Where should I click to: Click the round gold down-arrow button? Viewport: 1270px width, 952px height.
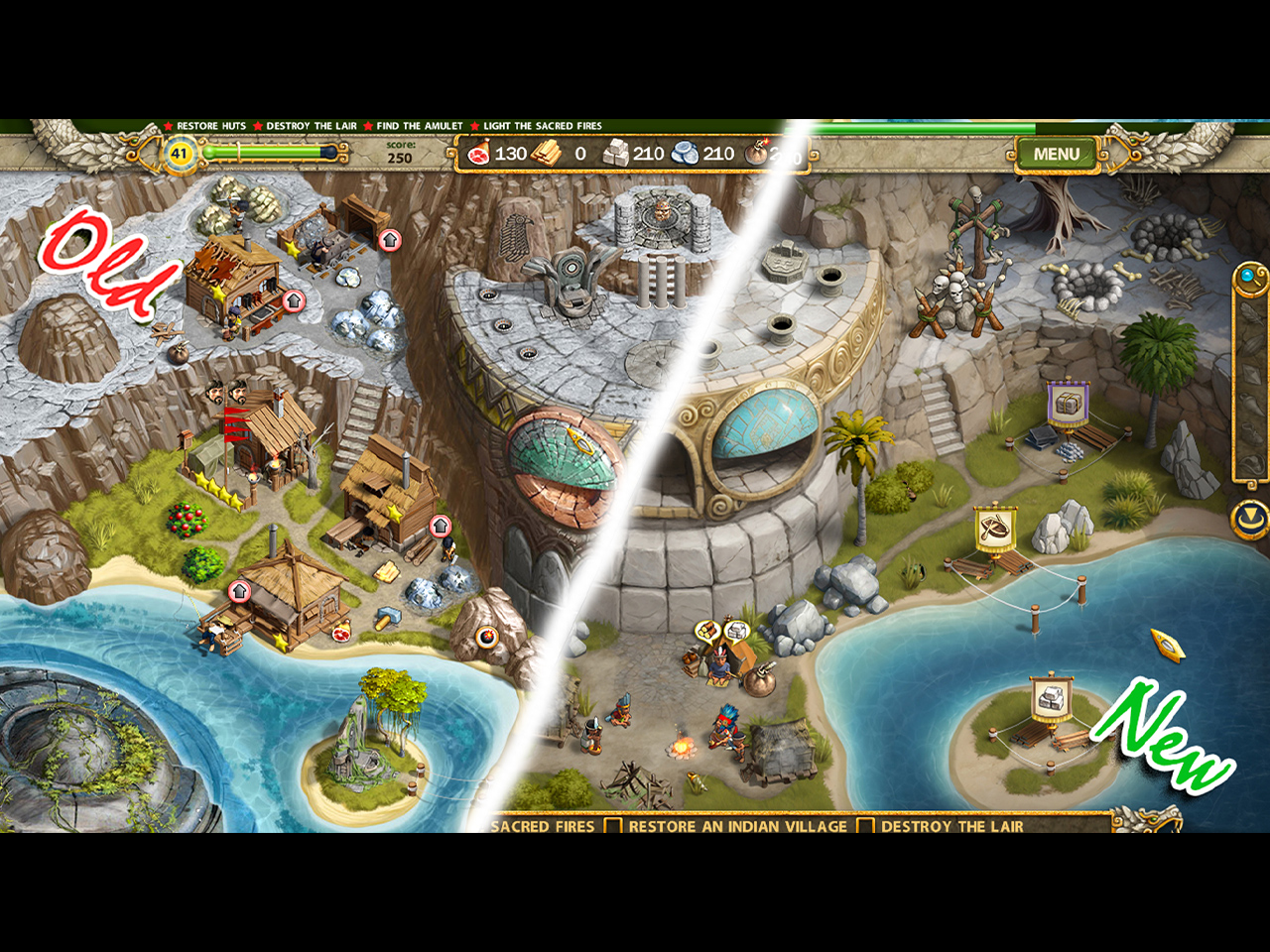point(1248,517)
